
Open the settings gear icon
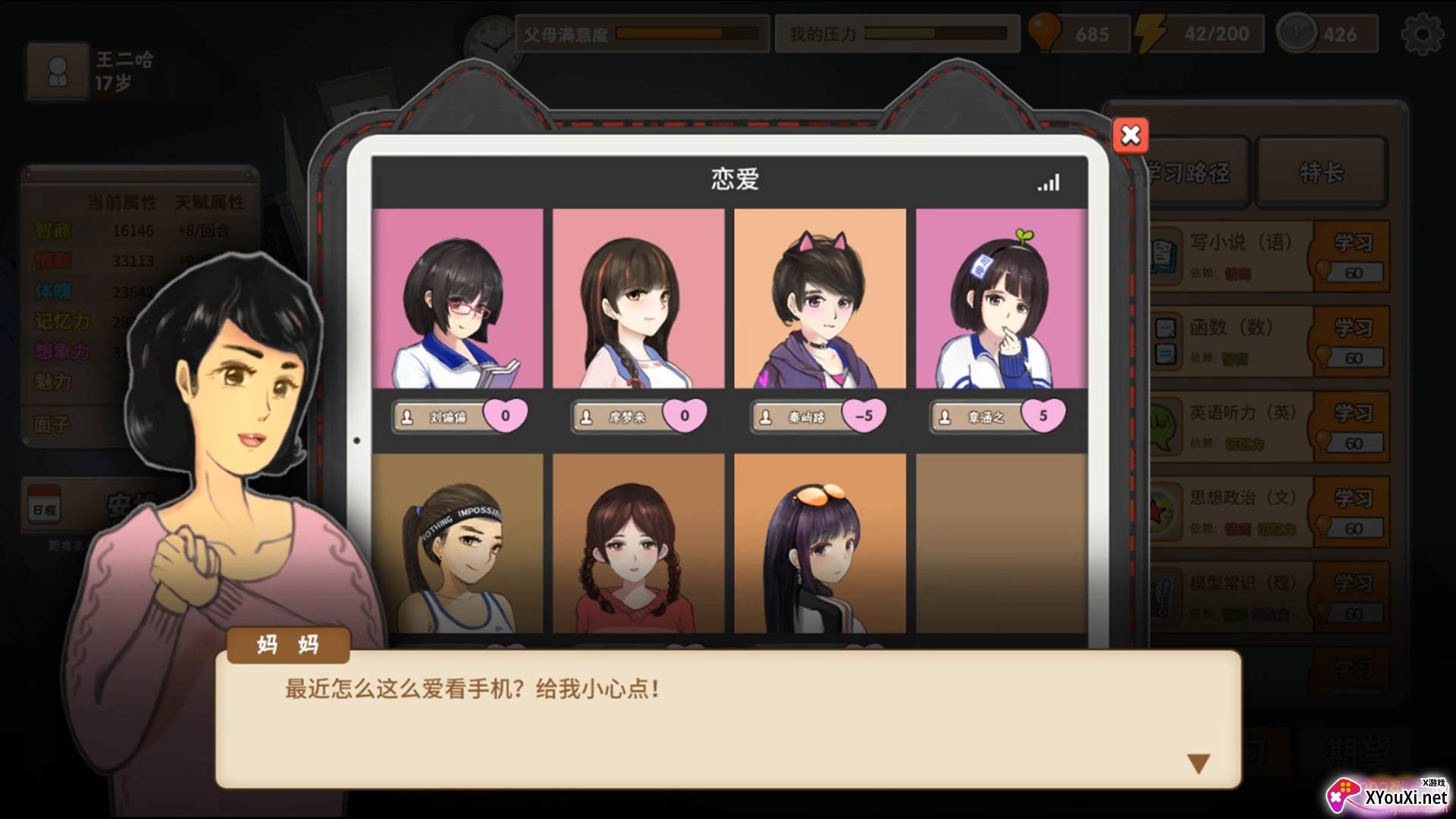[x=1426, y=33]
